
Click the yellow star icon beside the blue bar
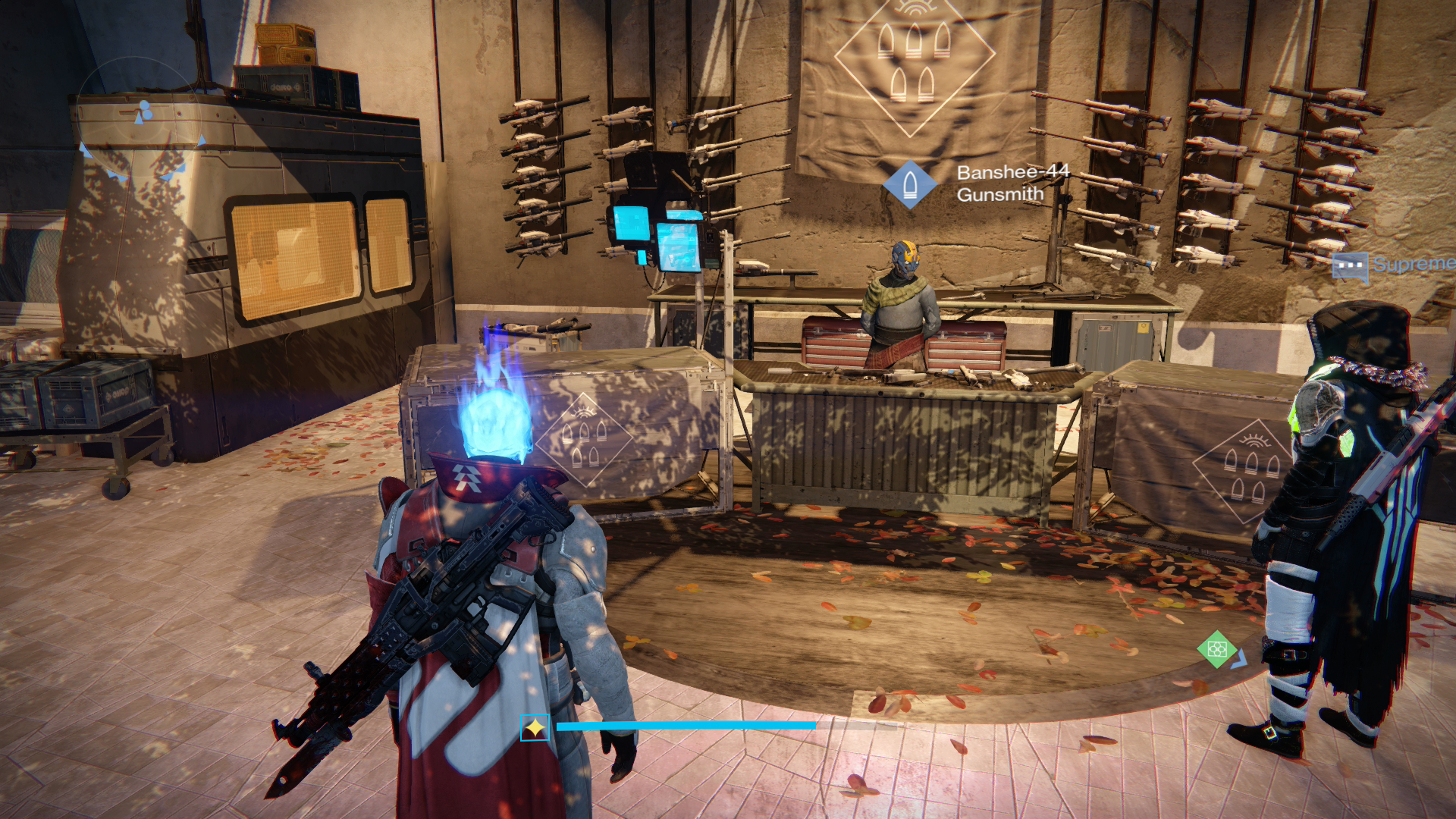[x=535, y=728]
